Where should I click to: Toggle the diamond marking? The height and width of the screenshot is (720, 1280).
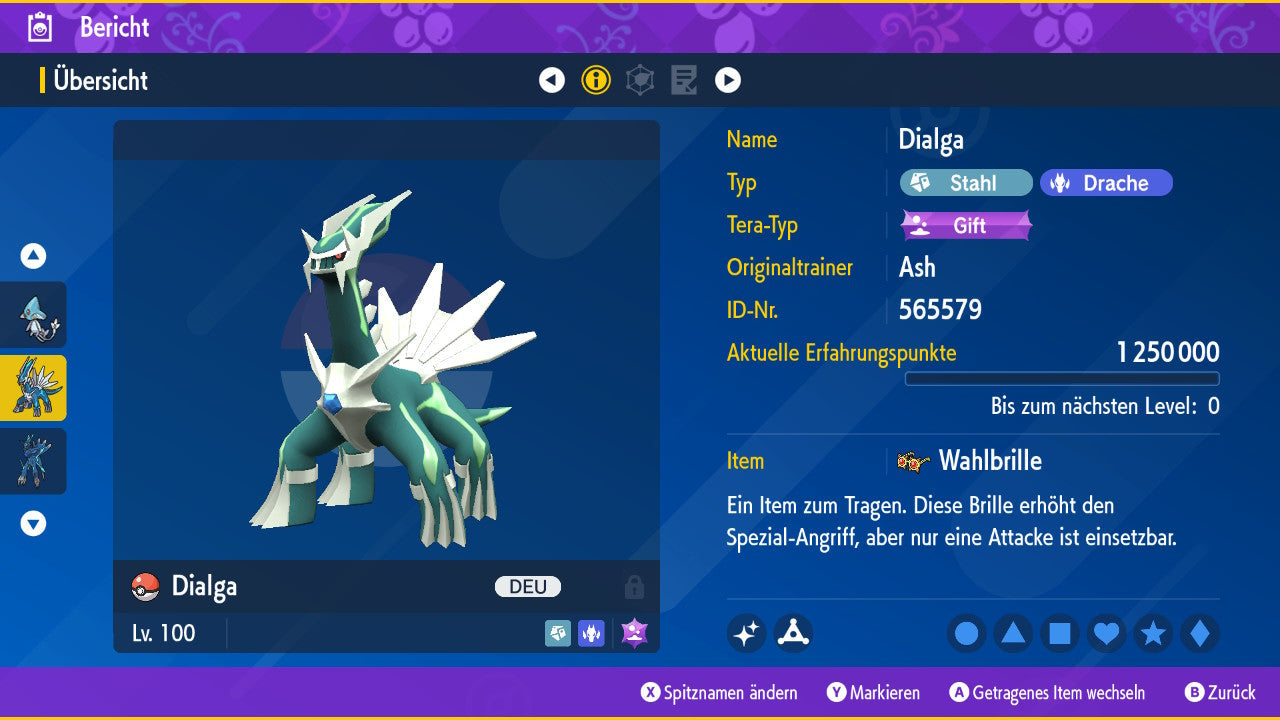(x=1199, y=633)
